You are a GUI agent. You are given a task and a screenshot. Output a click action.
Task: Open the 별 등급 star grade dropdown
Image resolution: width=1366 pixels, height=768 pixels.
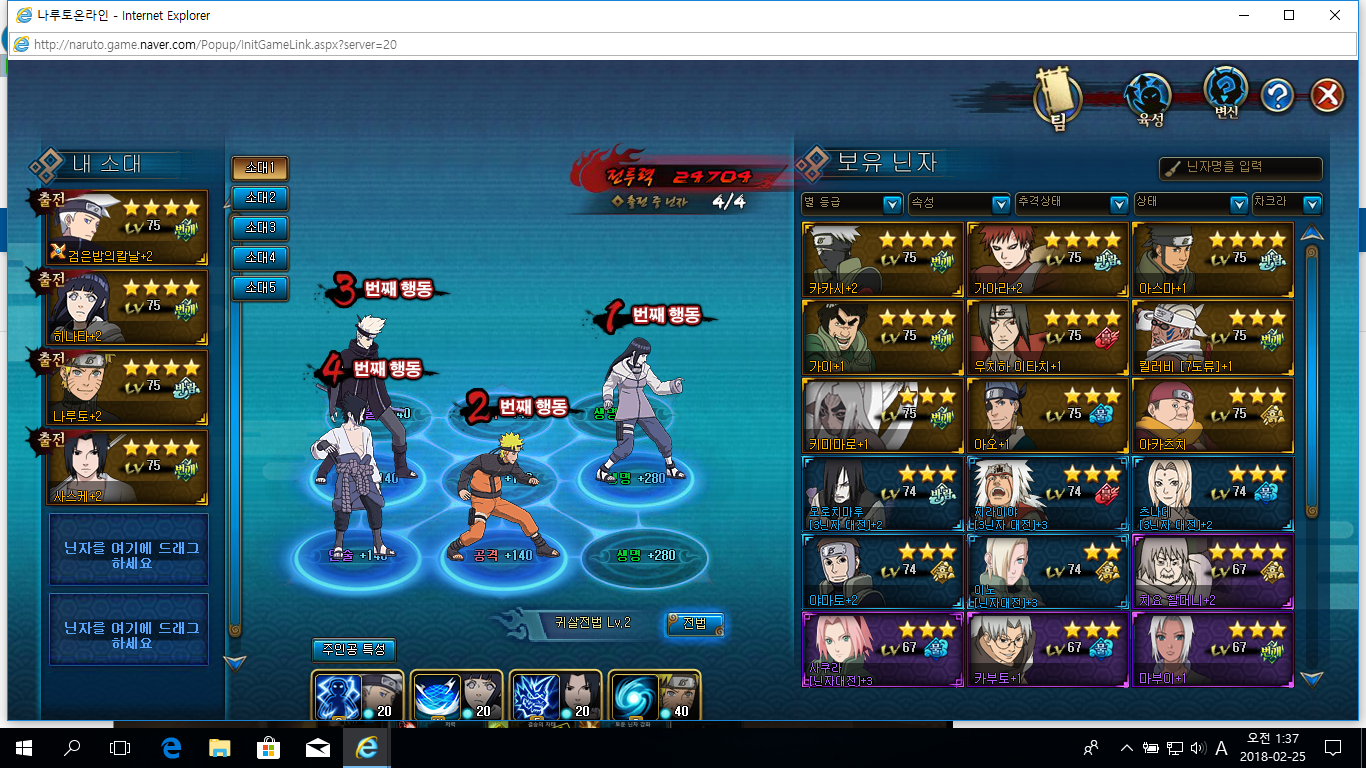[x=852, y=203]
